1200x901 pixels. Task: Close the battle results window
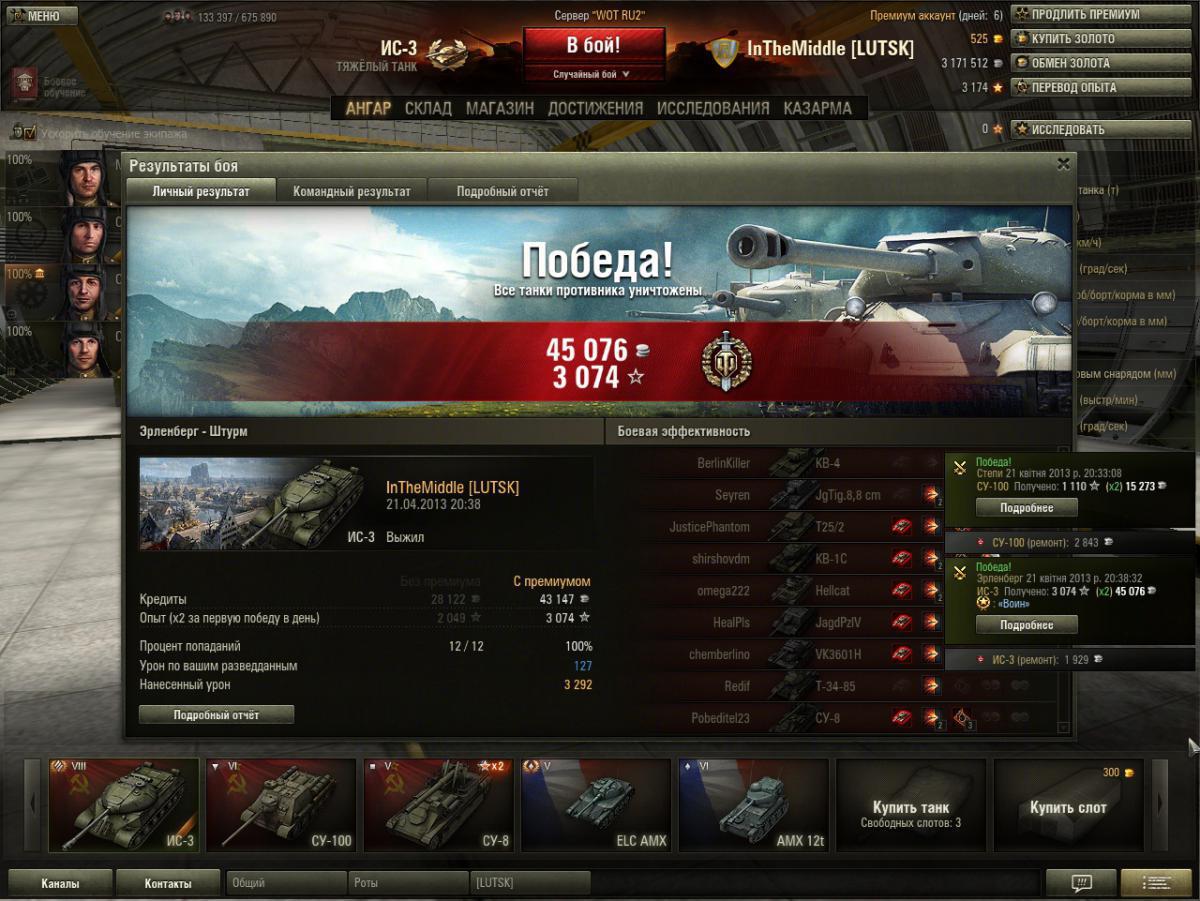coord(1063,164)
